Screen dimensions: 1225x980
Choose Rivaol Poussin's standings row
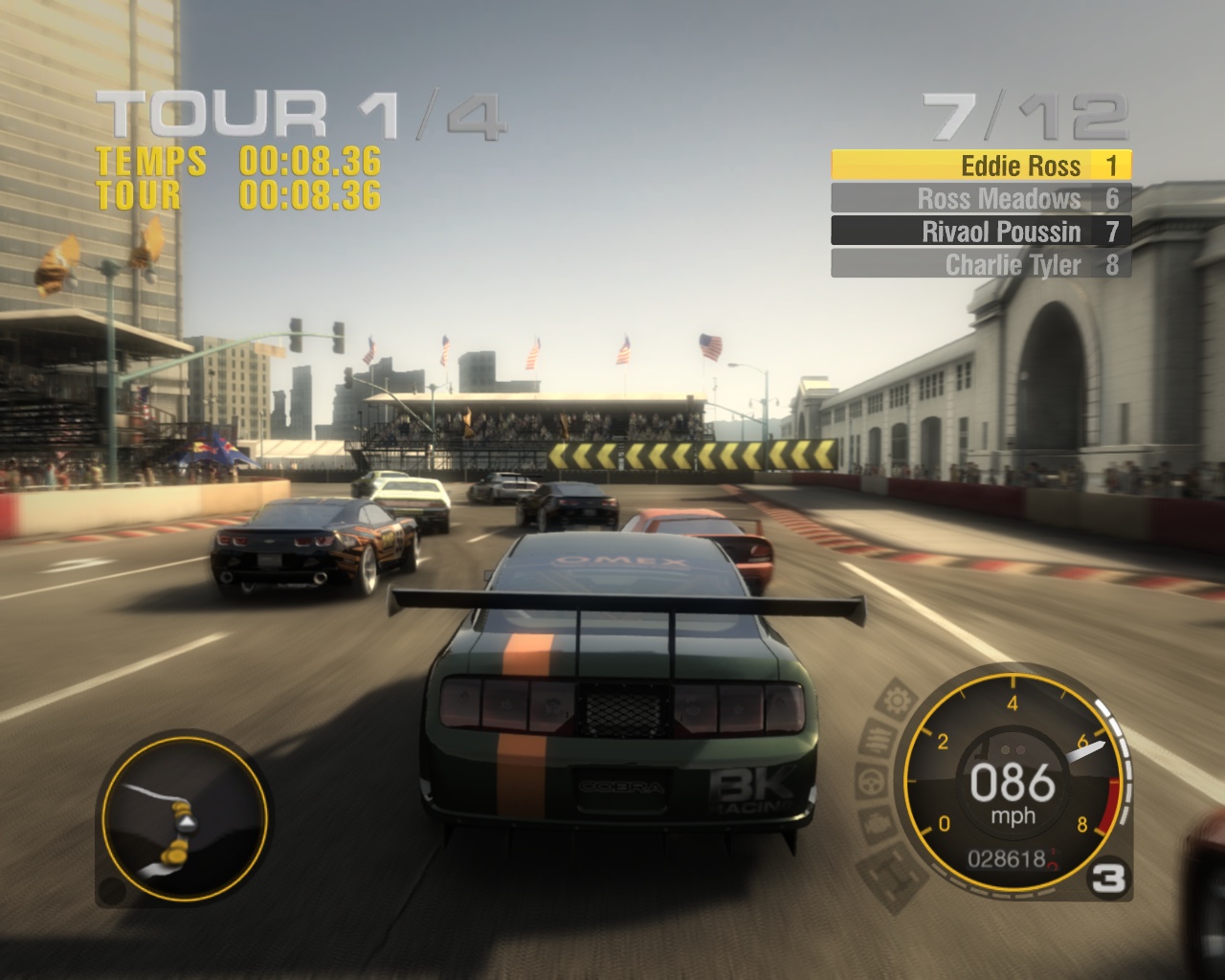click(981, 231)
